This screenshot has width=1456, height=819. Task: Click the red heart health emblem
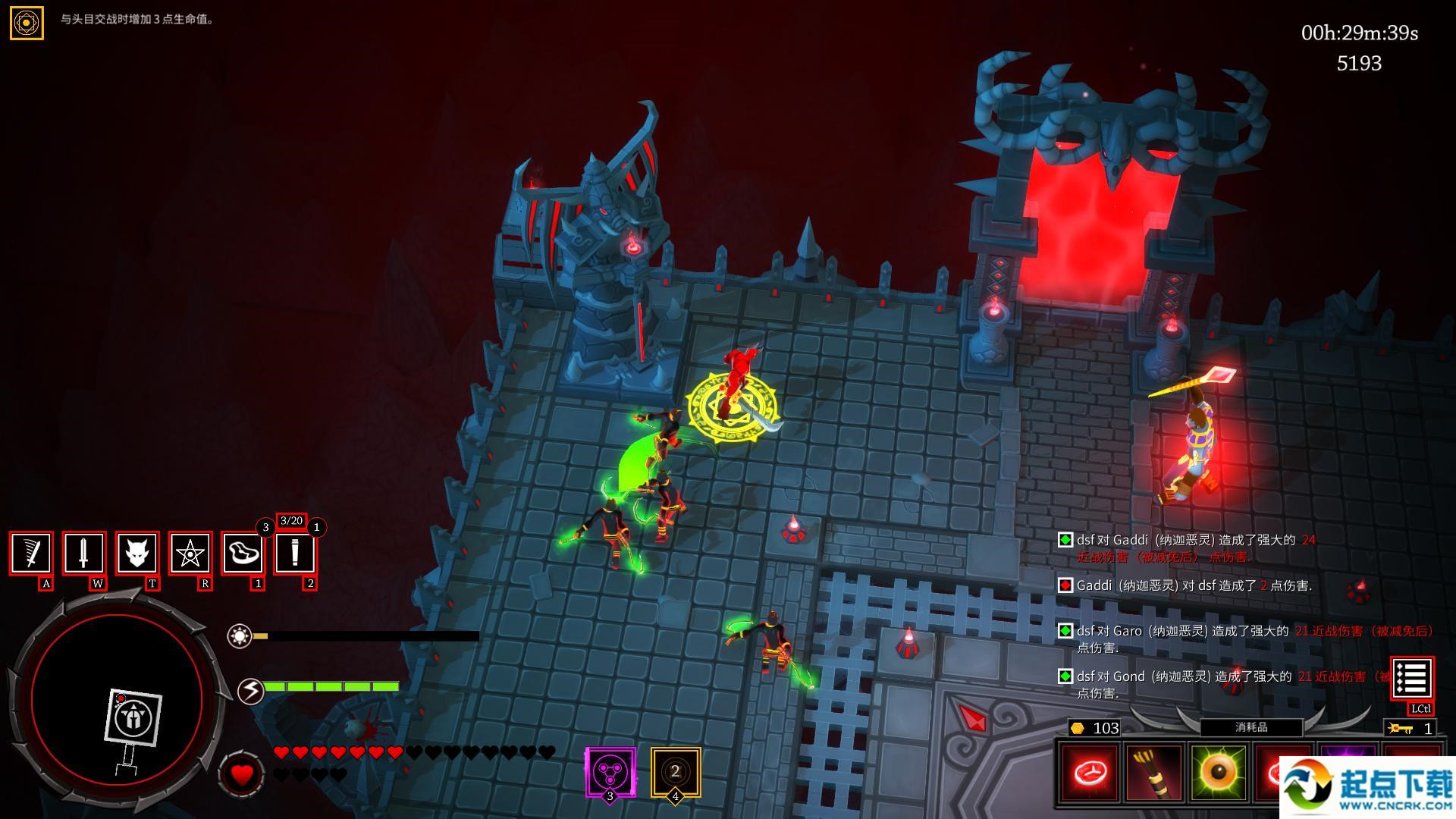point(242,775)
